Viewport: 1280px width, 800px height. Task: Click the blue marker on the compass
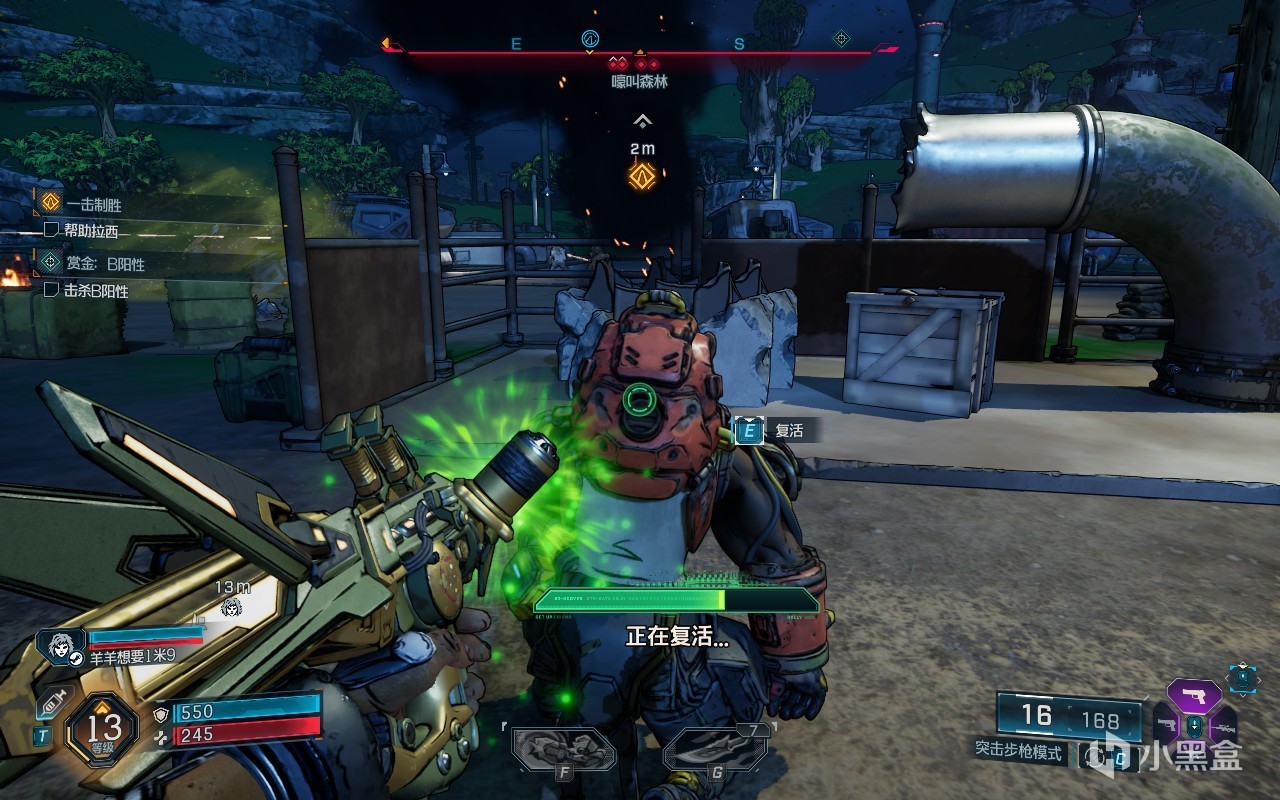(590, 40)
